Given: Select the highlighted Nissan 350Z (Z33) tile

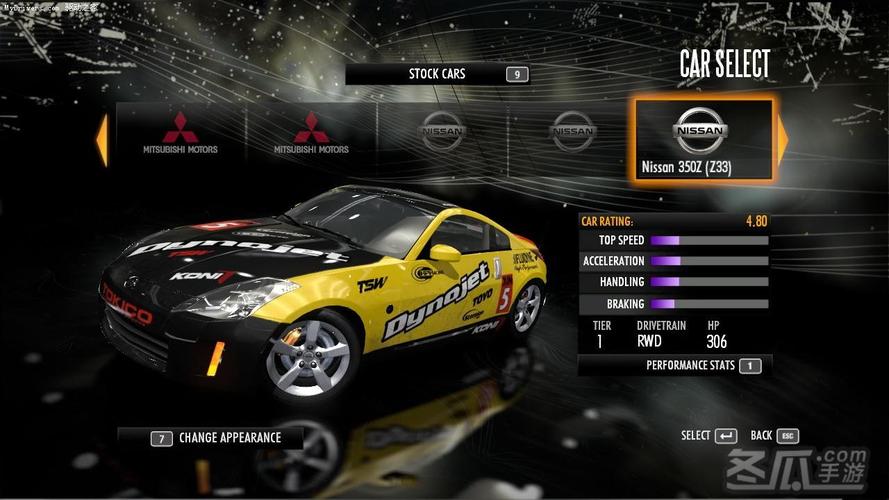Looking at the screenshot, I should (x=703, y=139).
